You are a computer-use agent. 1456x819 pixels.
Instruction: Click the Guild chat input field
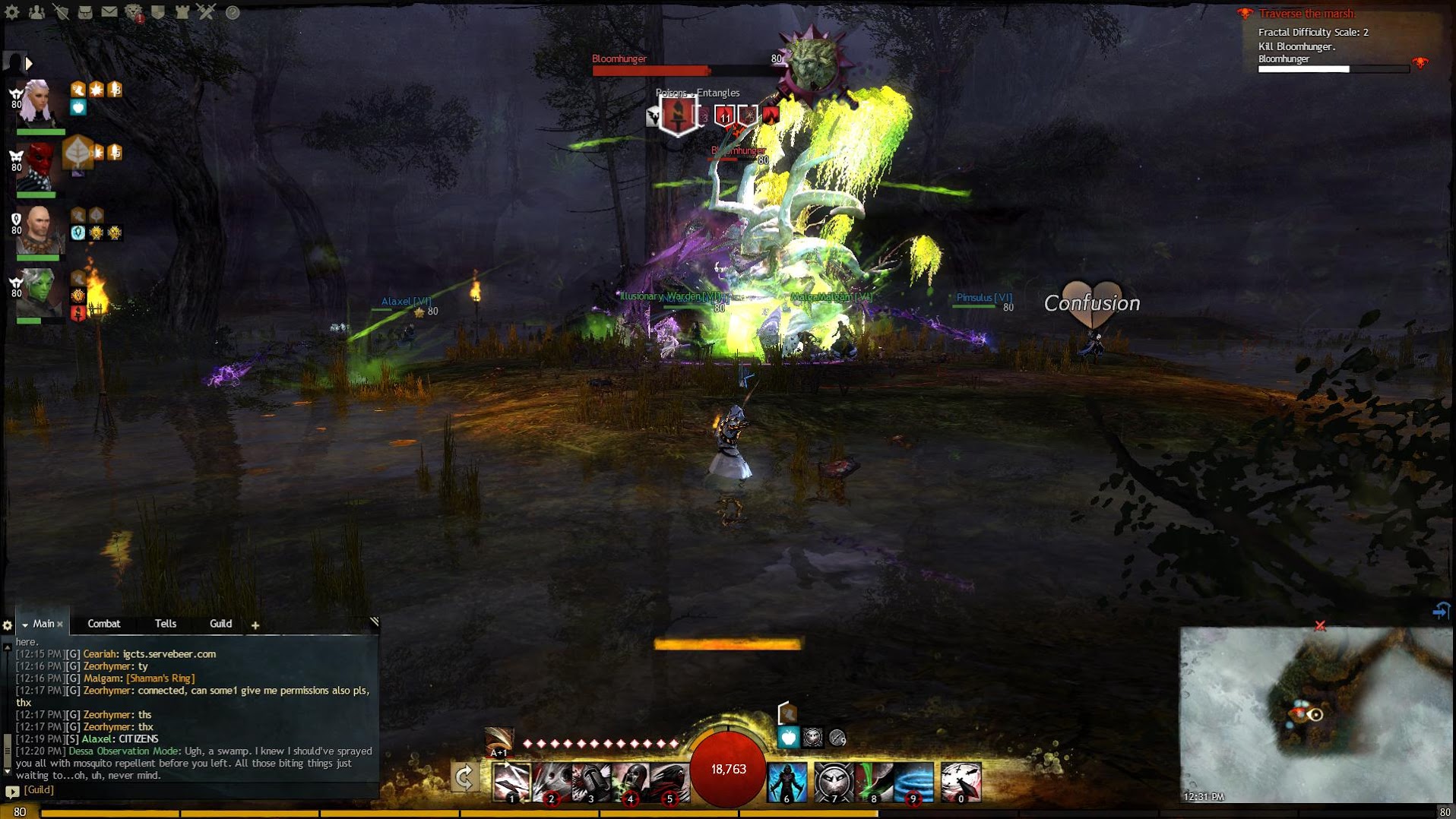(x=198, y=790)
